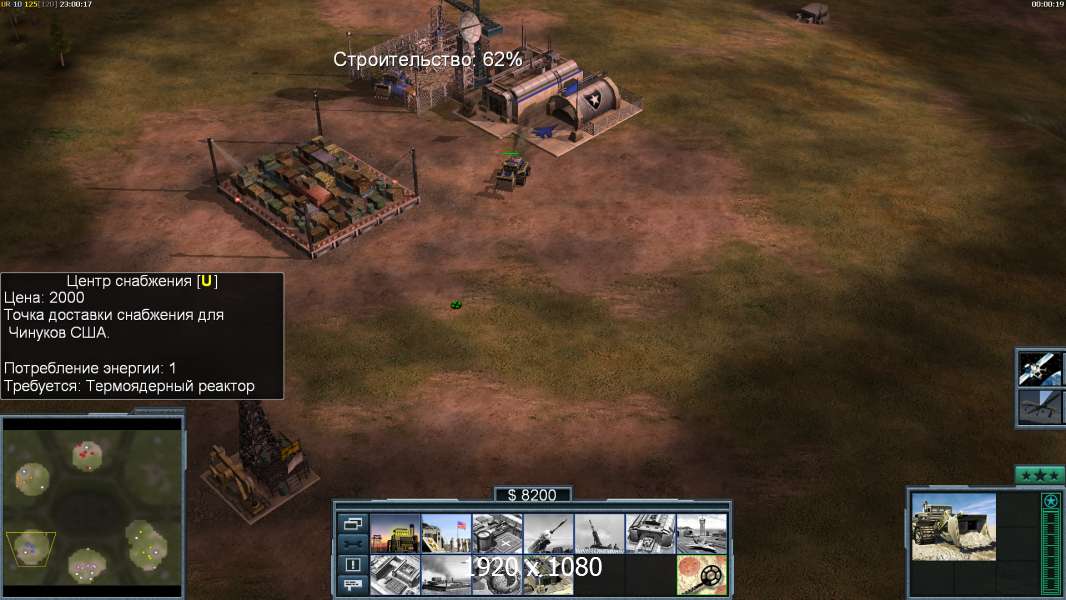Select the strategy center build icon
The image size is (1066, 600).
click(395, 574)
